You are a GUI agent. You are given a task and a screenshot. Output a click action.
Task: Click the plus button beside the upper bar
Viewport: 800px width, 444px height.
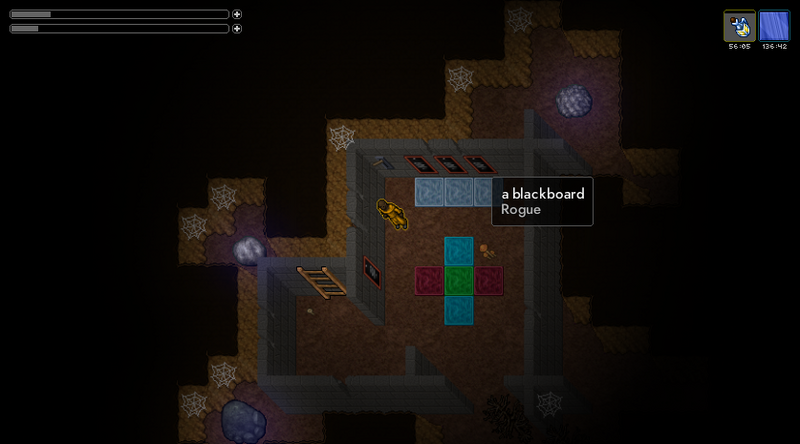(237, 14)
